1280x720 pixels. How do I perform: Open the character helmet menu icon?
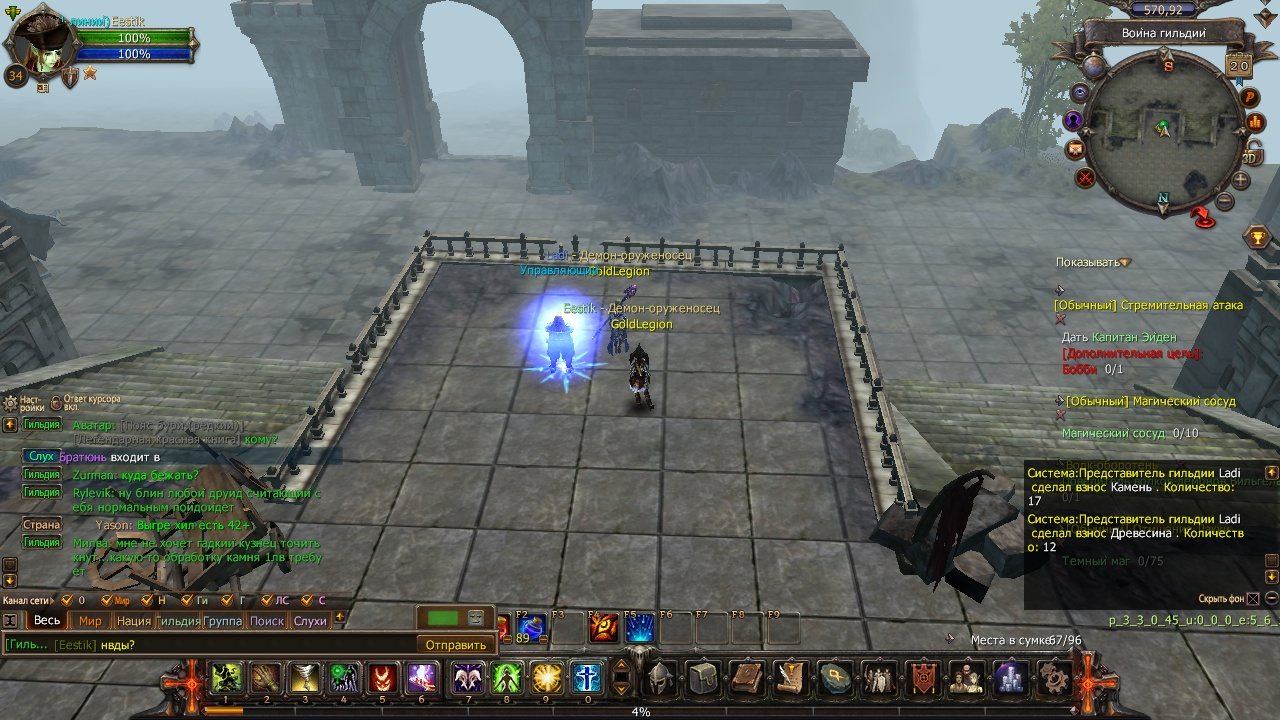(x=659, y=679)
